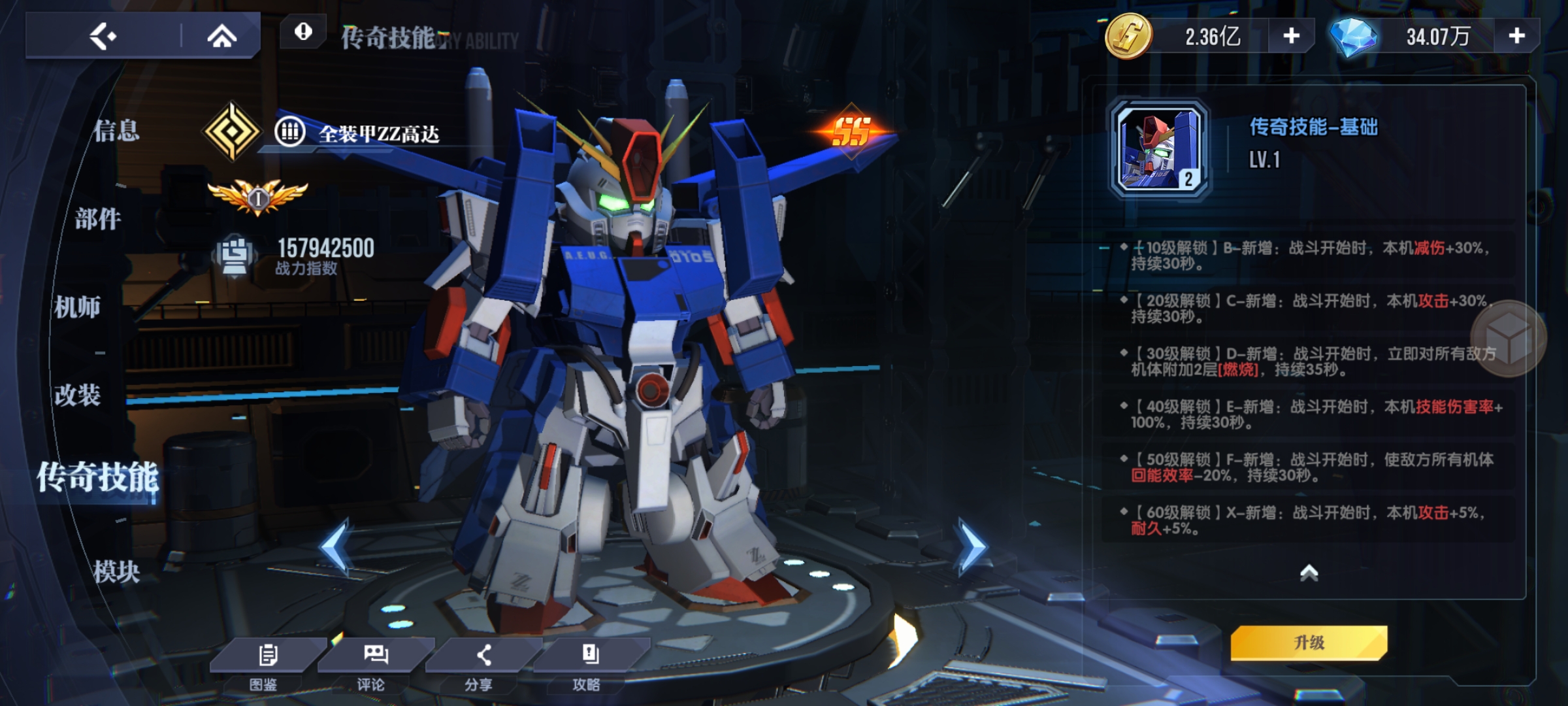Image resolution: width=1568 pixels, height=706 pixels.
Task: Show the next mech with right arrow
Action: point(971,547)
